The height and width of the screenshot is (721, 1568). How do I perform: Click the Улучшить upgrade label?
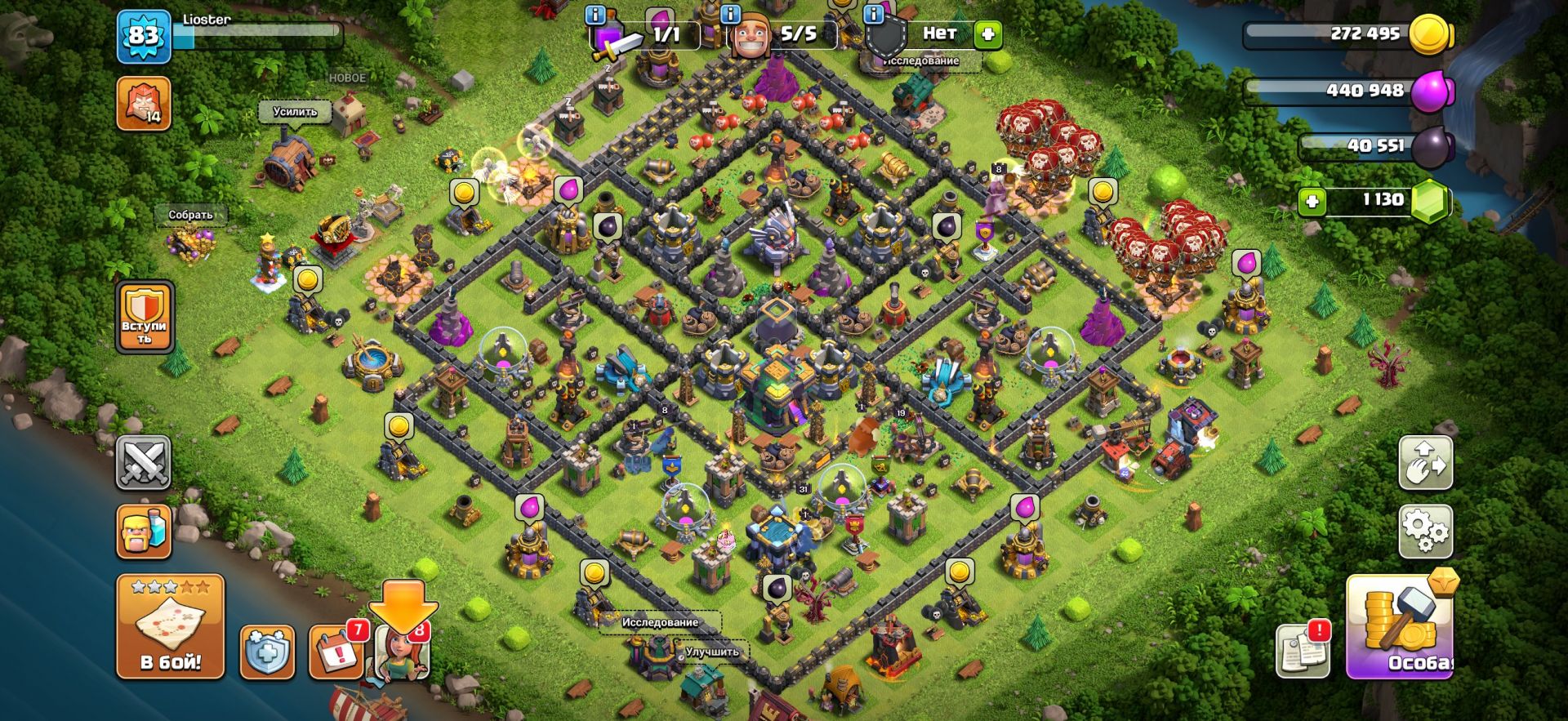711,652
